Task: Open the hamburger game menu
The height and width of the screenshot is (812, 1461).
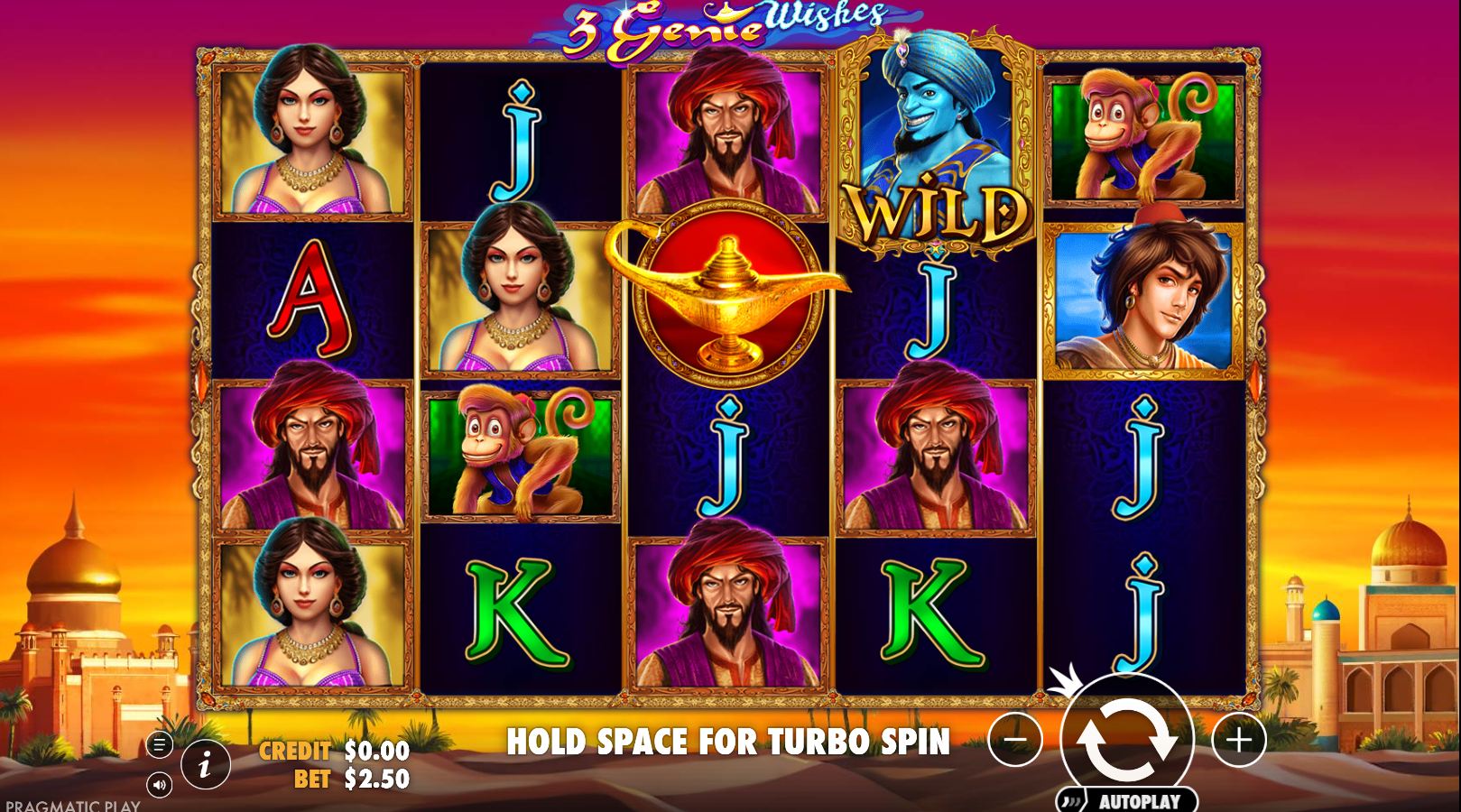Action: (x=158, y=746)
